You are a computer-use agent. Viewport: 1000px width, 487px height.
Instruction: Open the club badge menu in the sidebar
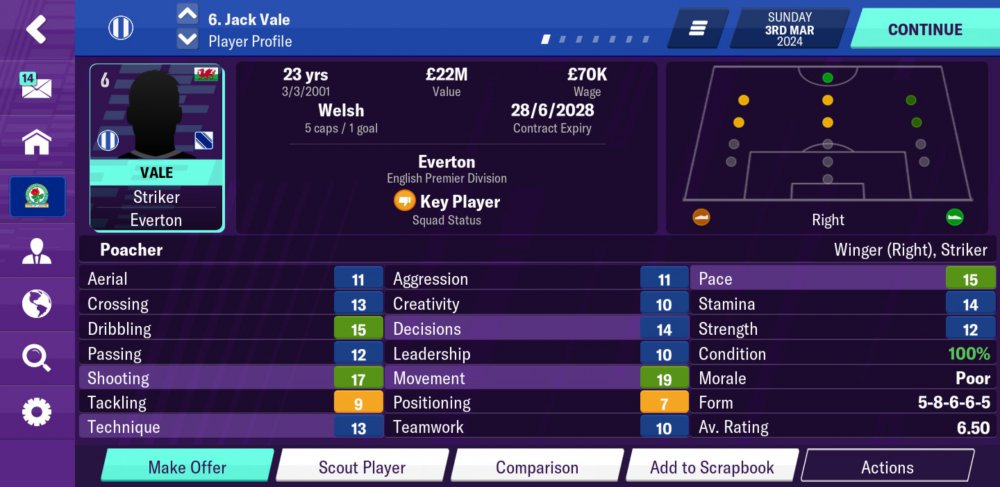[x=37, y=197]
